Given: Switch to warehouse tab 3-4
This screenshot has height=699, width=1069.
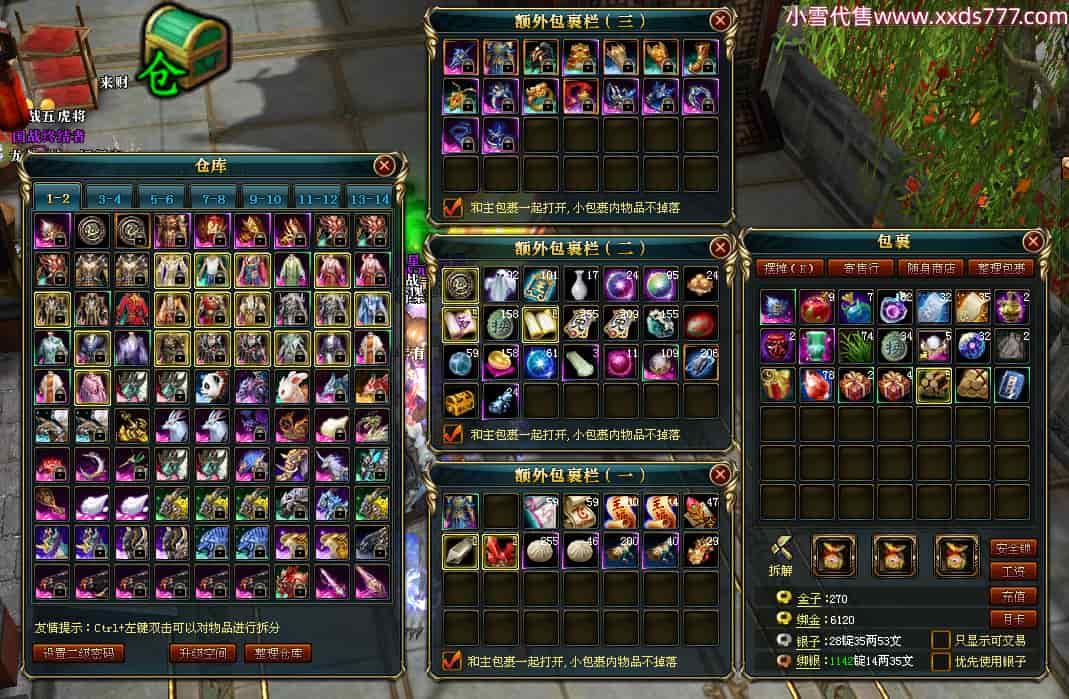Looking at the screenshot, I should (110, 198).
